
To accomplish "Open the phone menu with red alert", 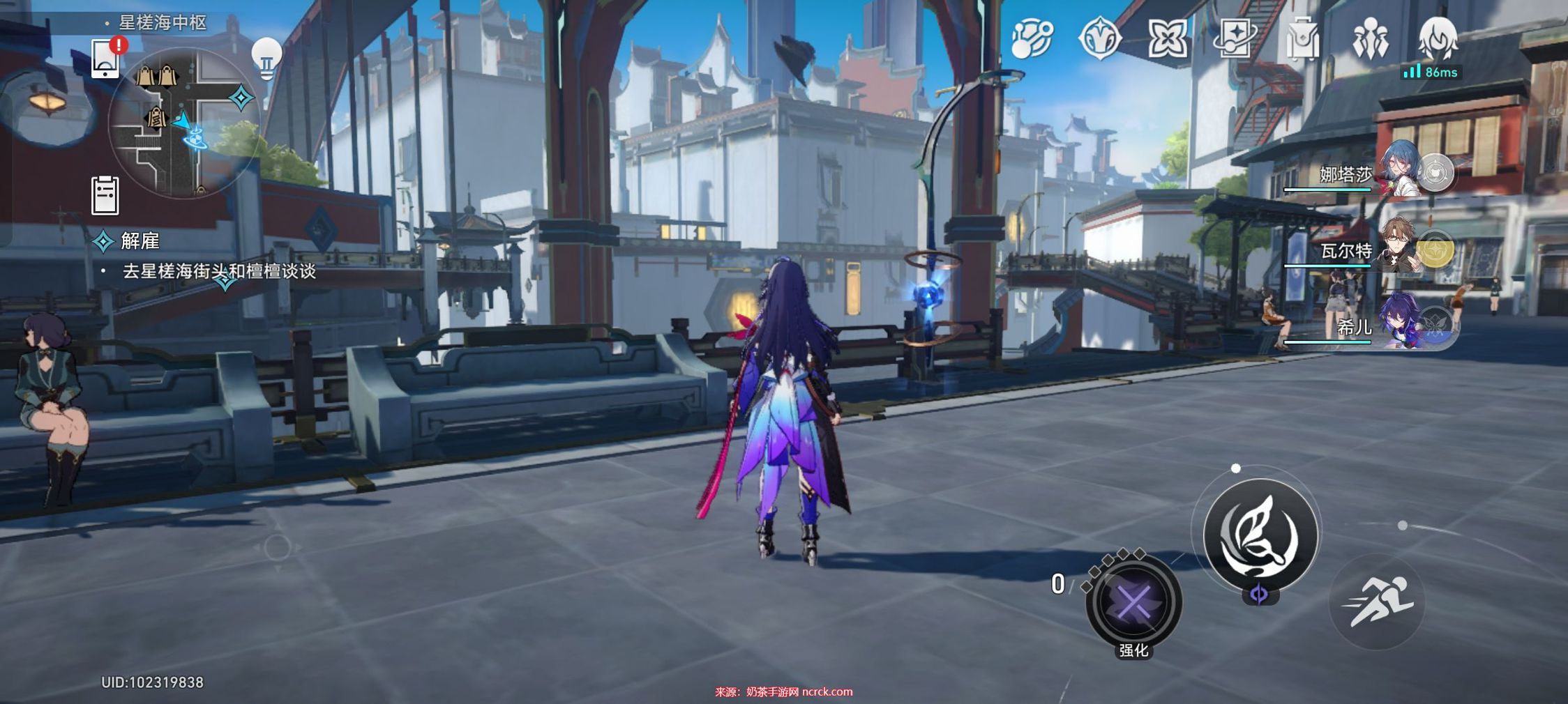I will [x=106, y=57].
